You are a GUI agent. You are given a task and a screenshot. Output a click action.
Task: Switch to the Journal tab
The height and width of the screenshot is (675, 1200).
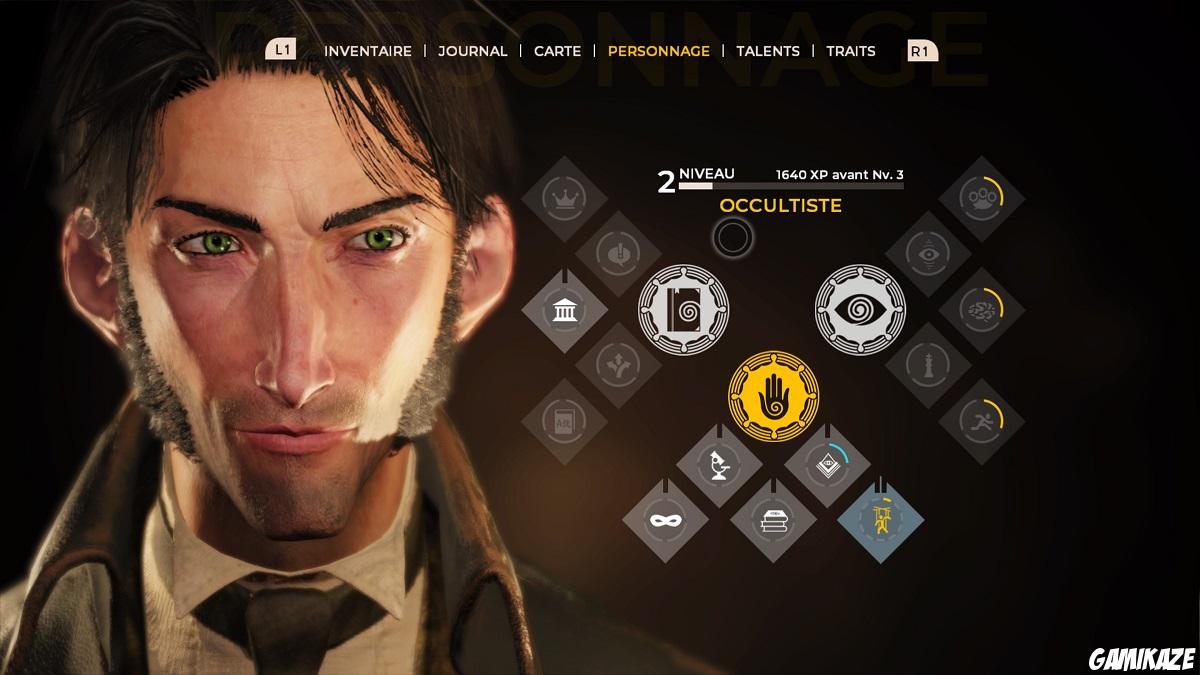pos(473,51)
